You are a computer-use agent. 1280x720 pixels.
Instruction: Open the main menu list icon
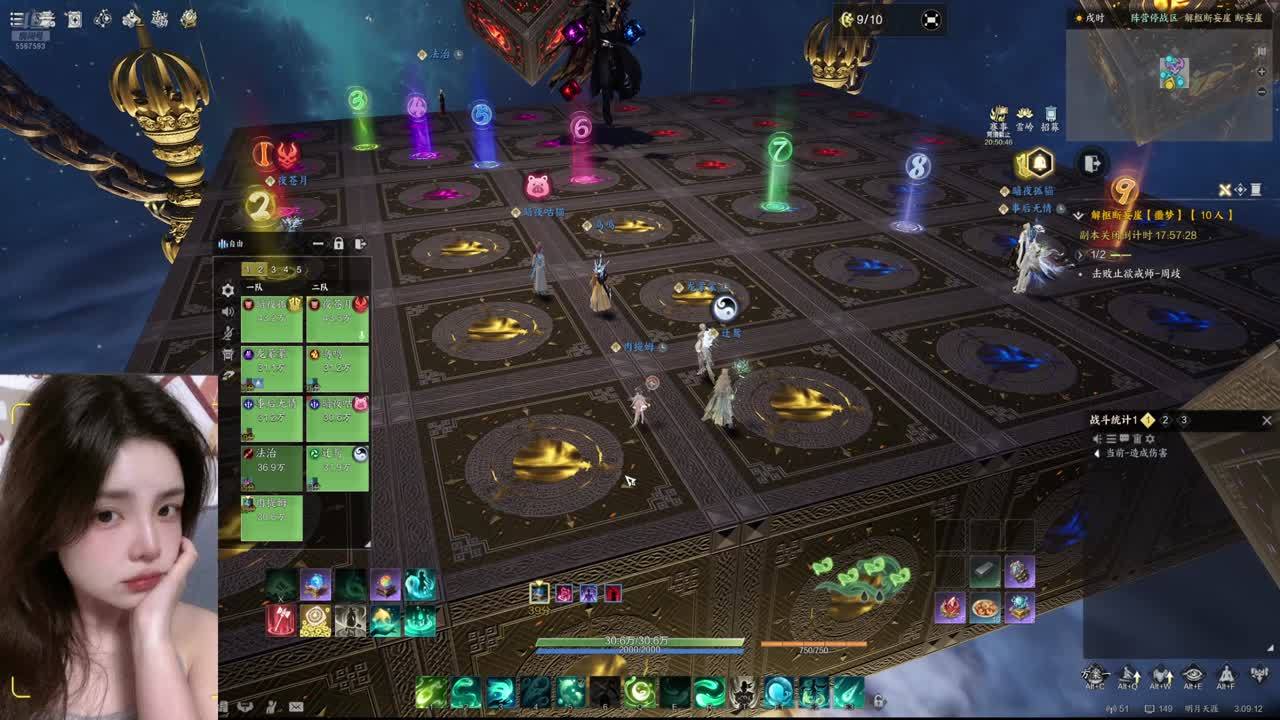coord(15,19)
